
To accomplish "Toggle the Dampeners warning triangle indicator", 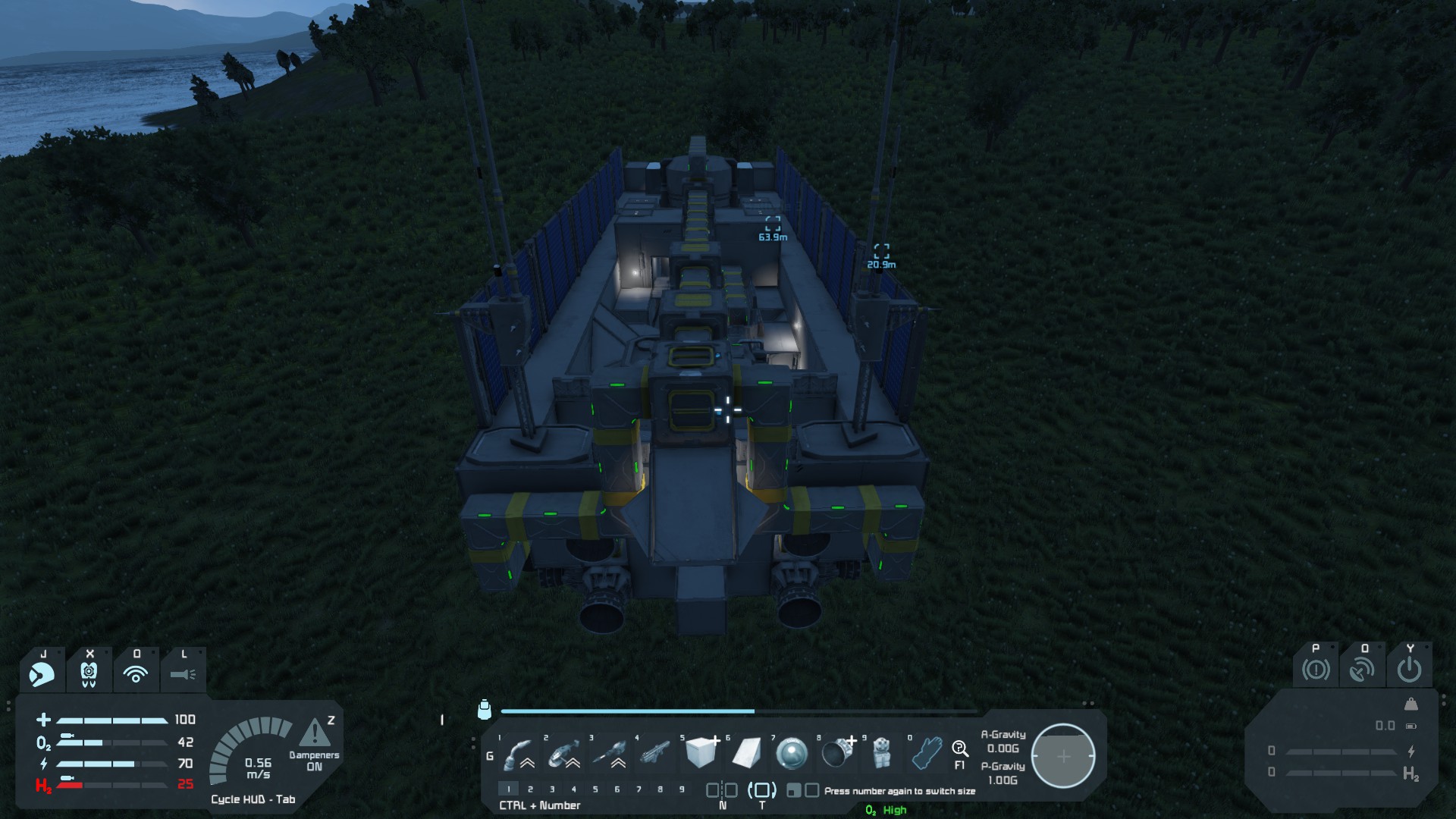I will (314, 734).
